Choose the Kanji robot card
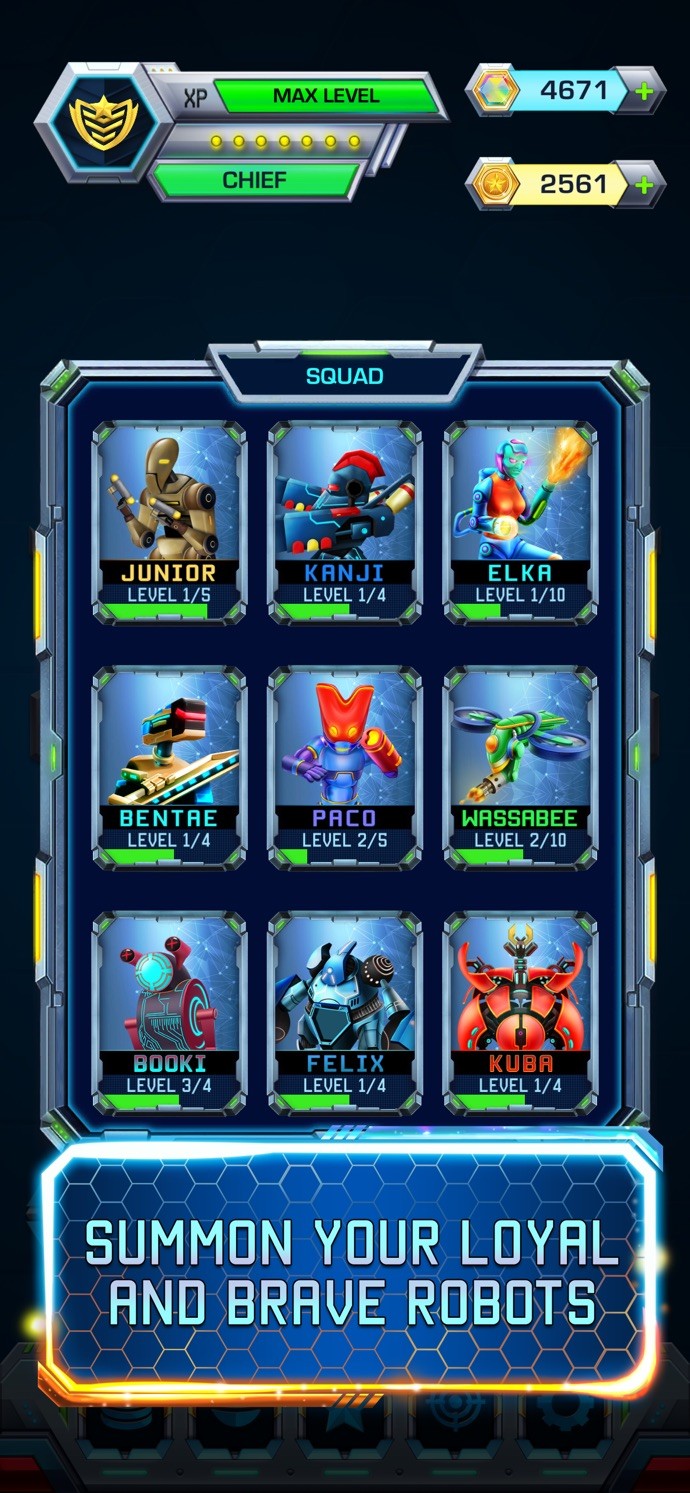 (345, 522)
